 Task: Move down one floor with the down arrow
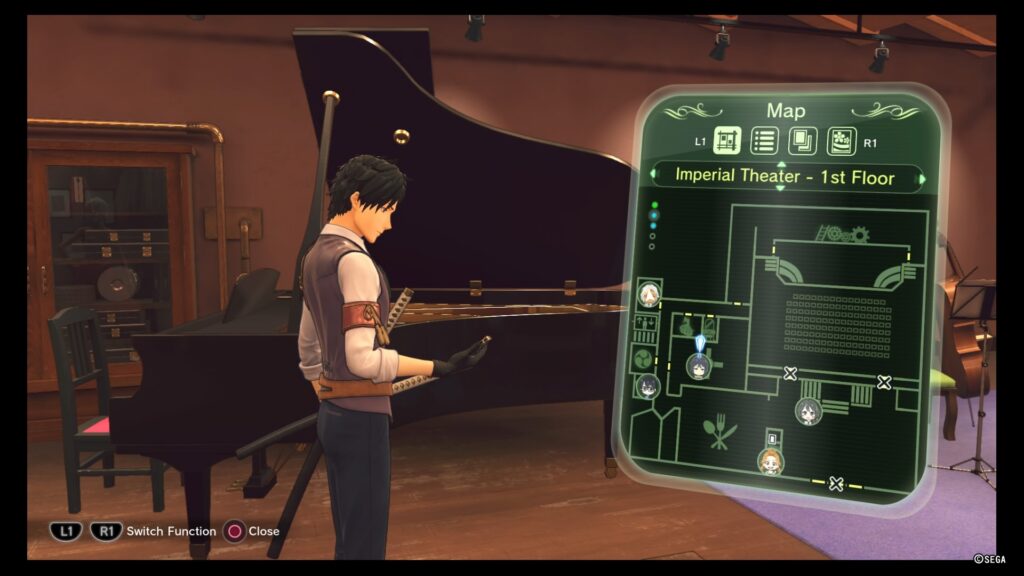tap(781, 190)
